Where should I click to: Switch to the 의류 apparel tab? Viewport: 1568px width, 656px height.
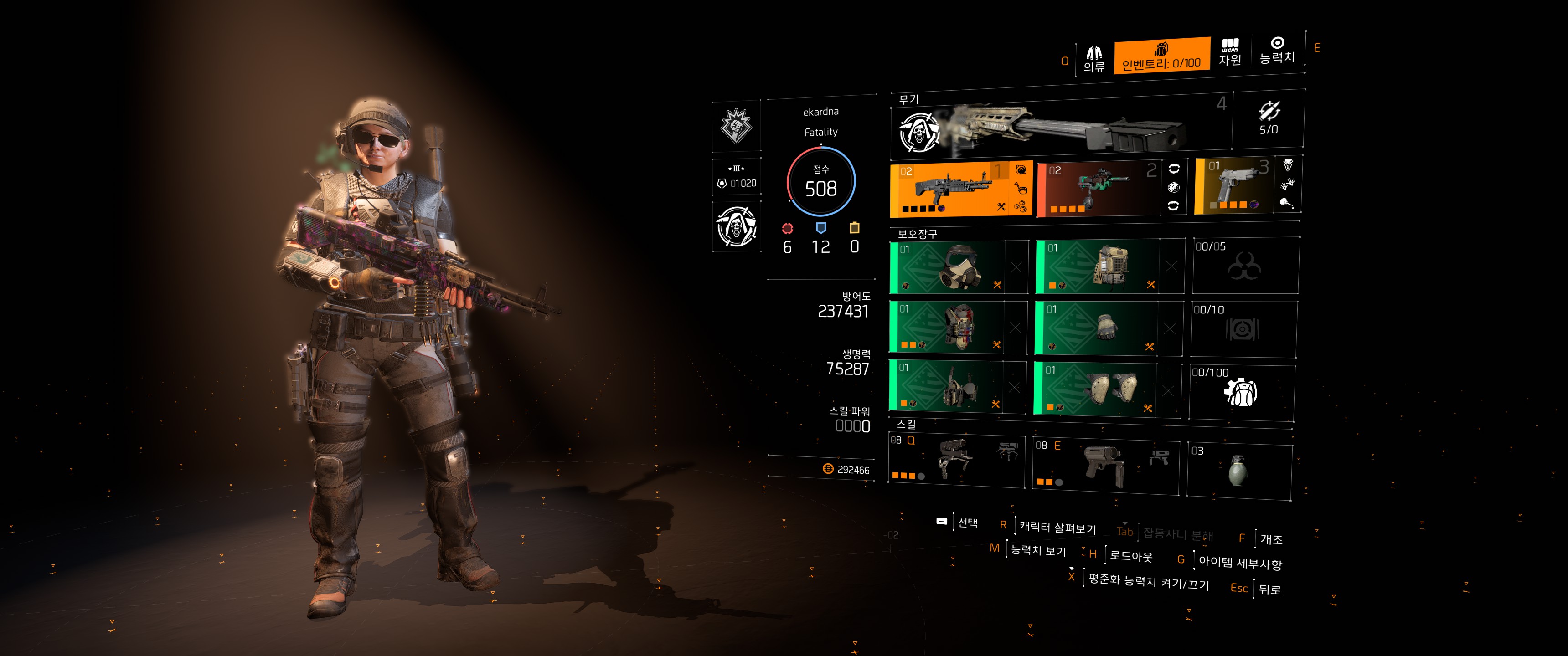[x=1094, y=59]
